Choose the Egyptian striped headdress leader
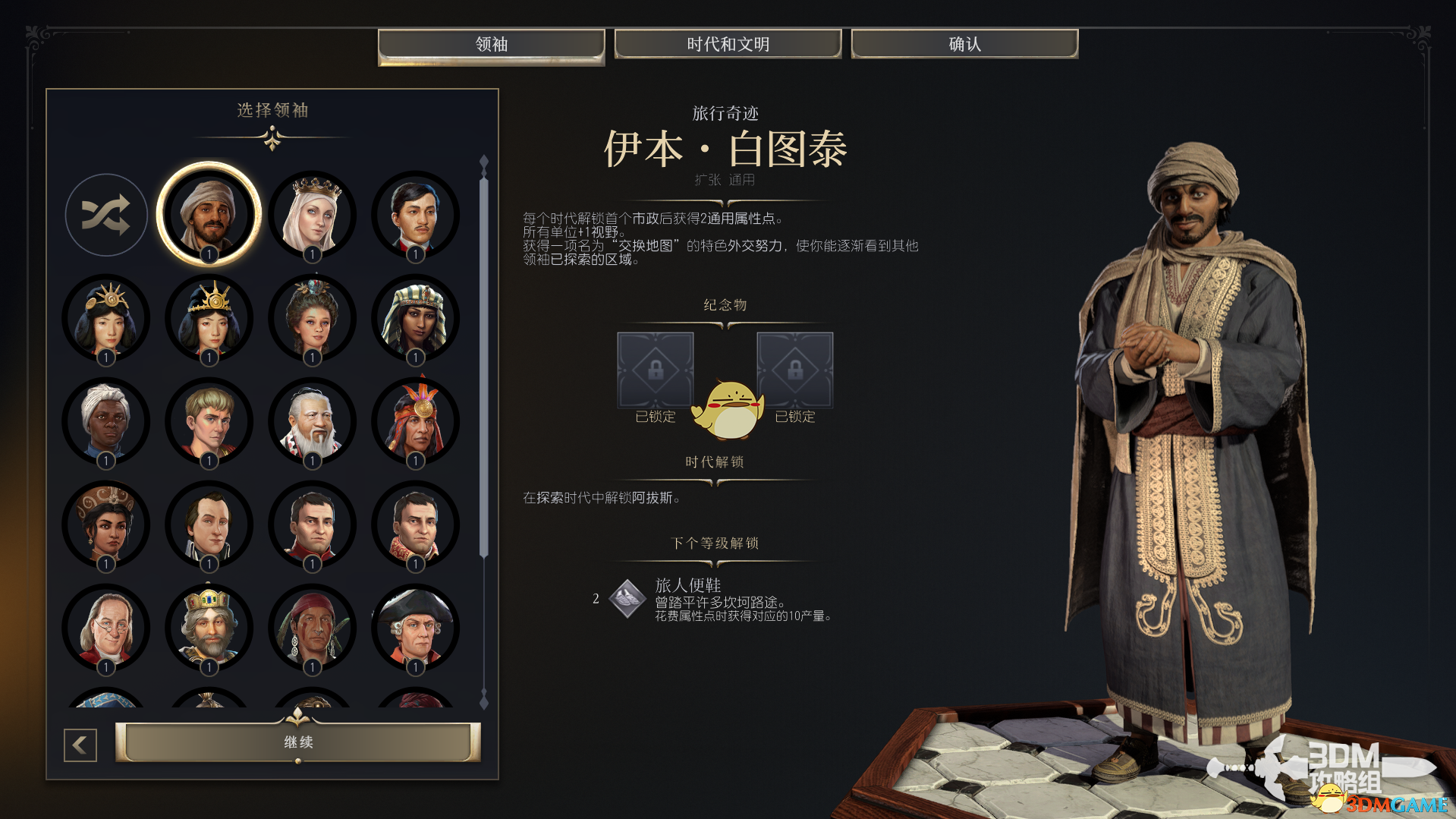The width and height of the screenshot is (1456, 819). coord(415,317)
